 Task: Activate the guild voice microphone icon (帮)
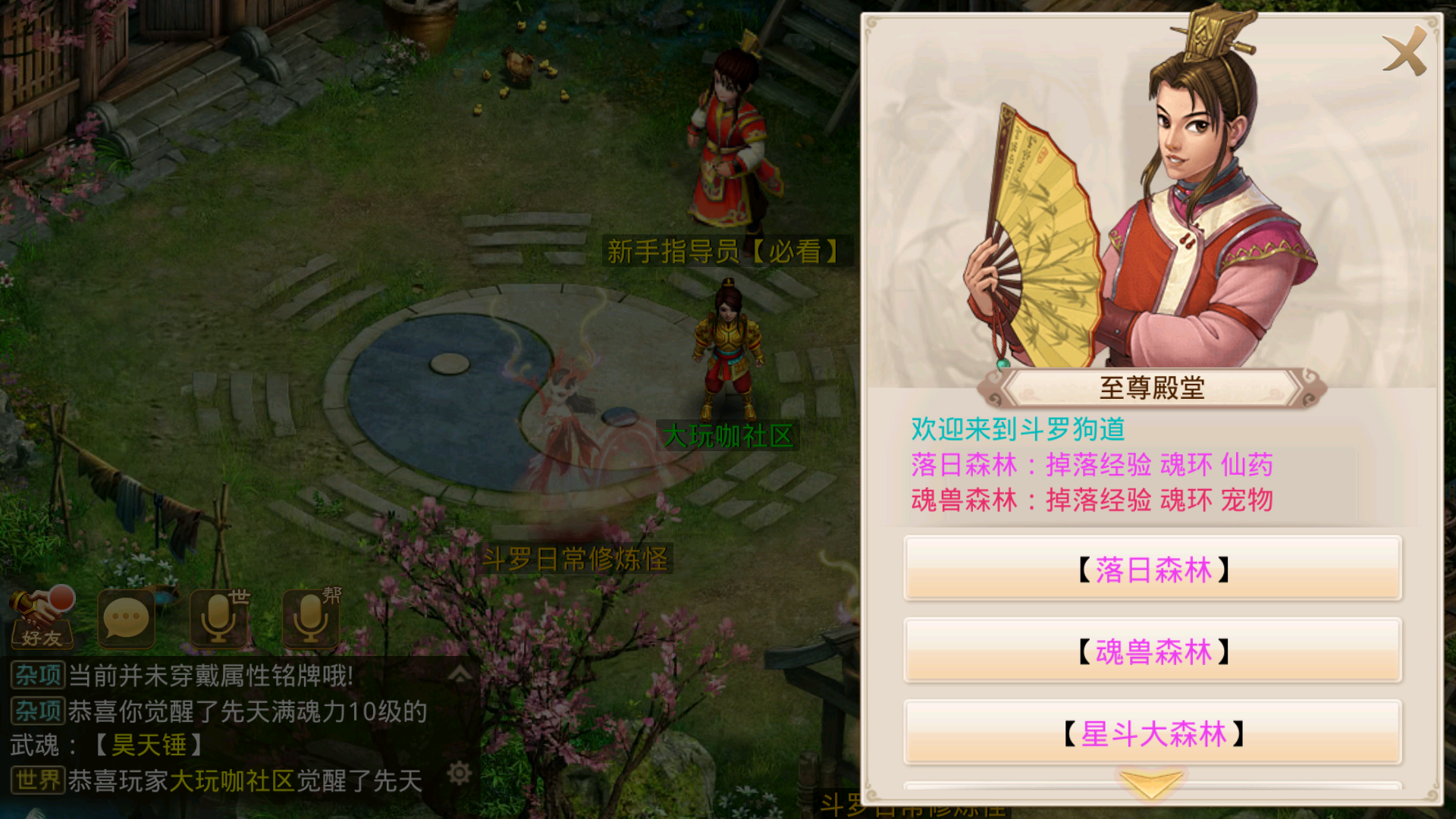click(309, 618)
